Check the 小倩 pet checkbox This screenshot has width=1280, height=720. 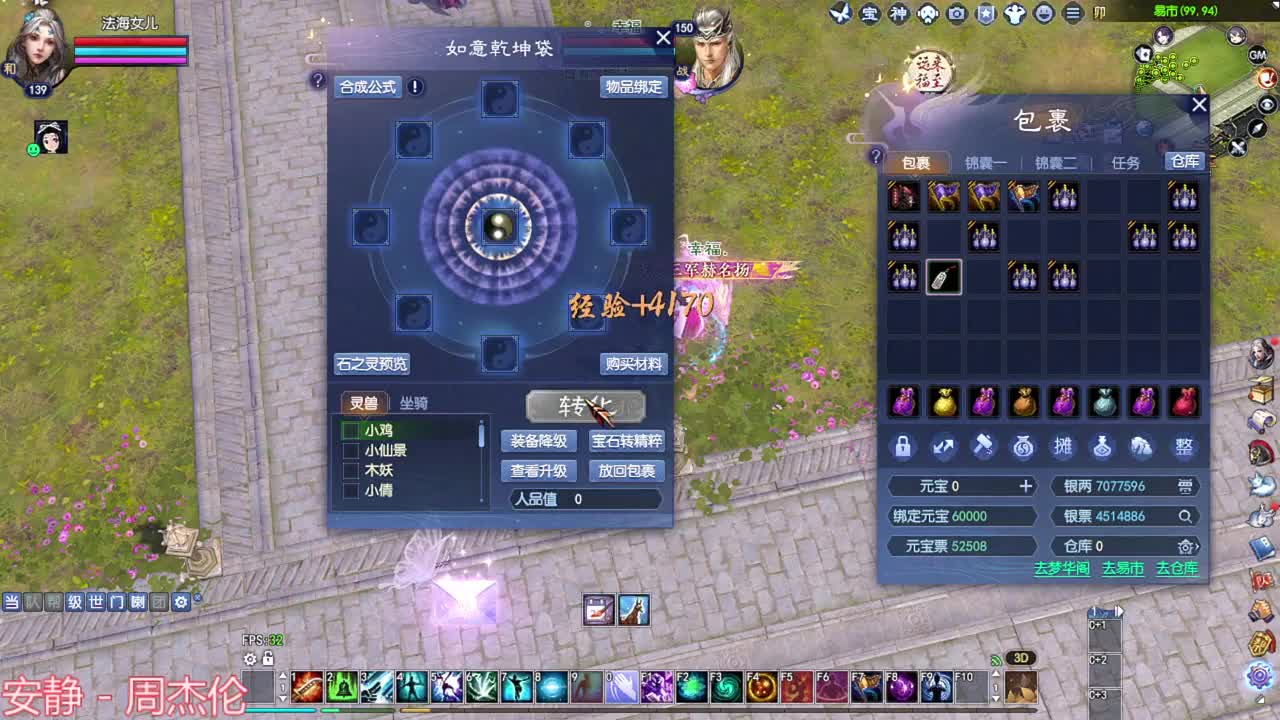click(x=349, y=491)
